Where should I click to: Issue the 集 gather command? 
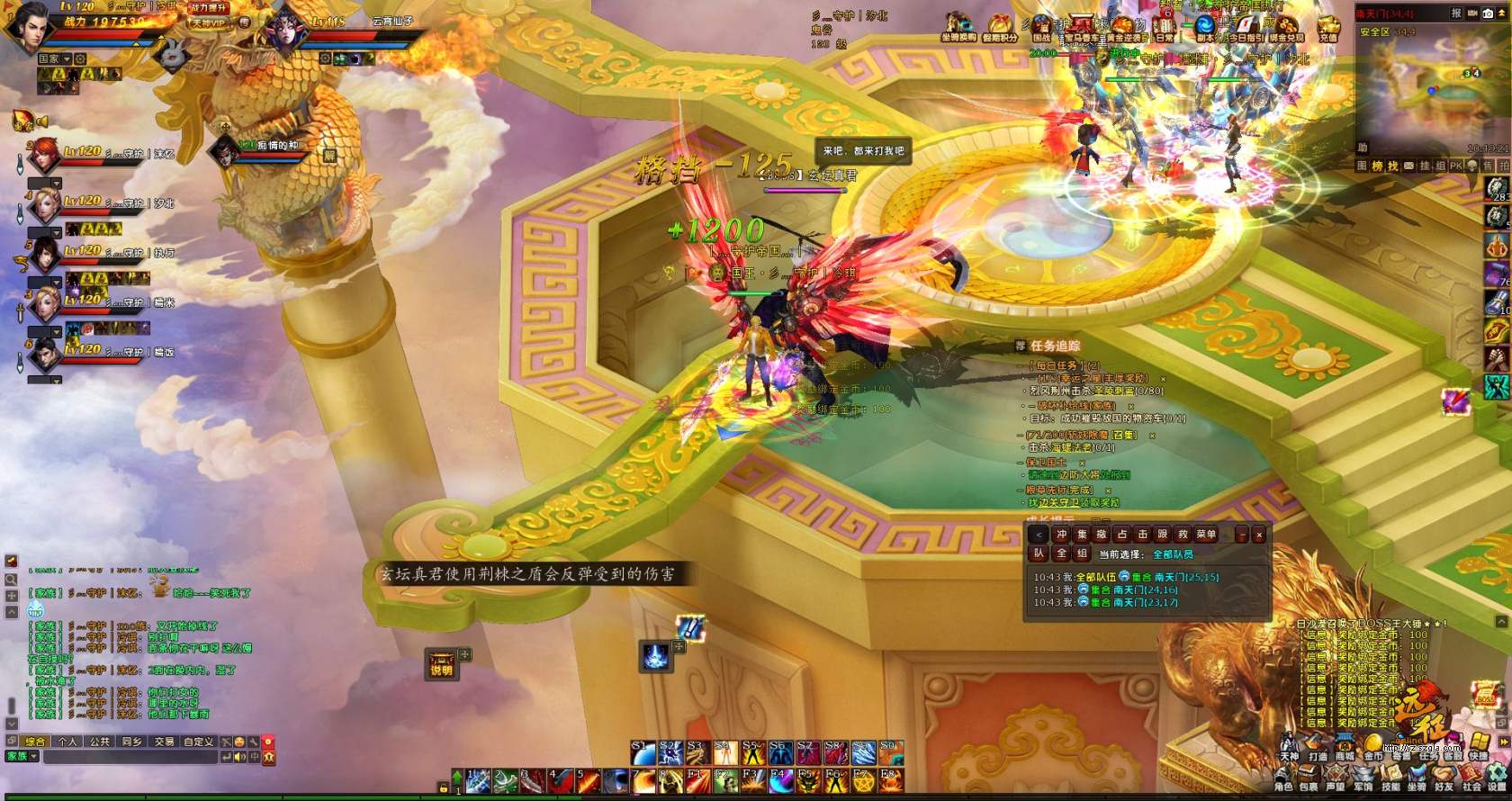click(x=1082, y=535)
